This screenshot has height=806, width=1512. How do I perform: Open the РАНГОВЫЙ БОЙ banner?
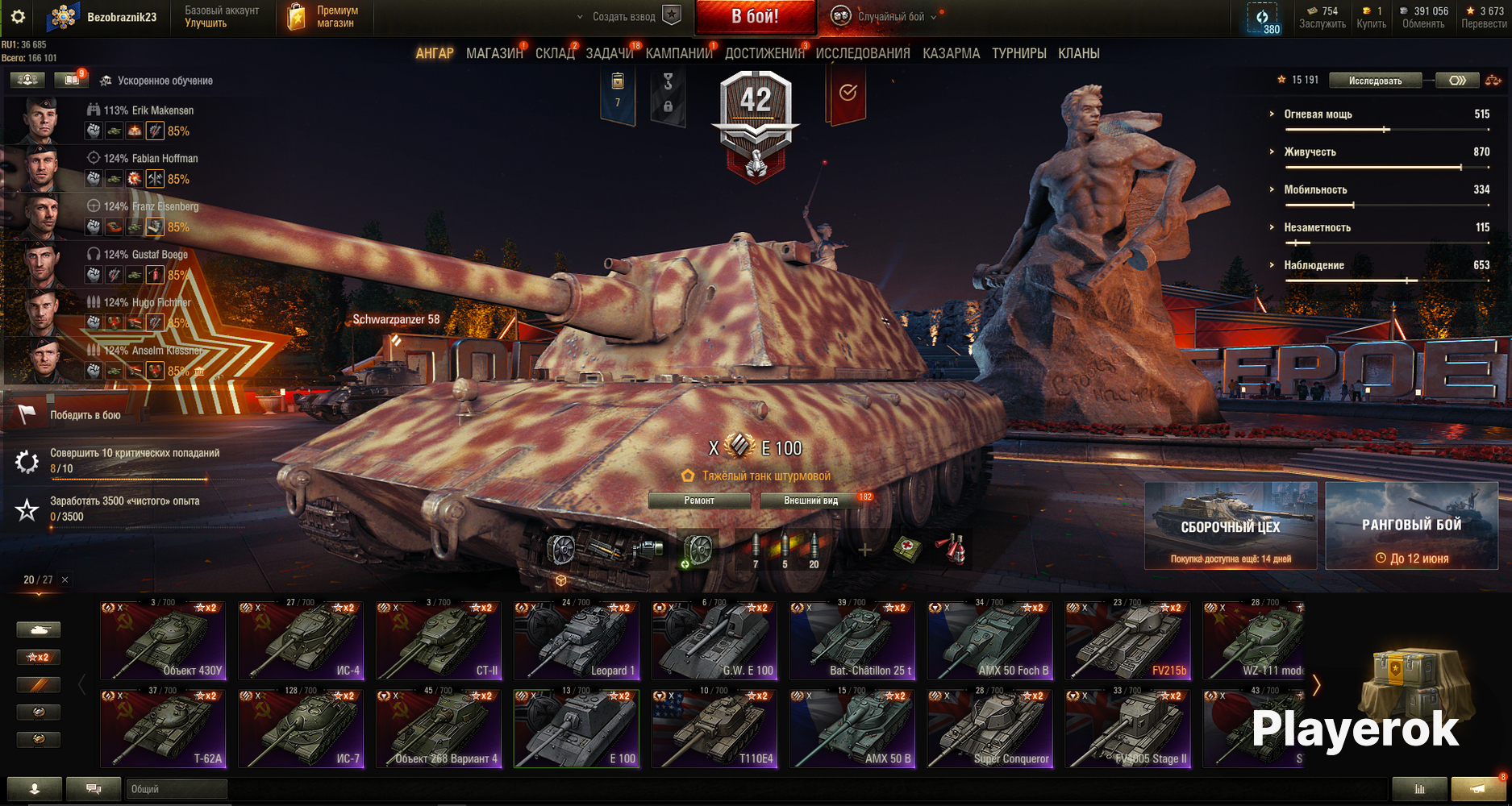pos(1411,526)
